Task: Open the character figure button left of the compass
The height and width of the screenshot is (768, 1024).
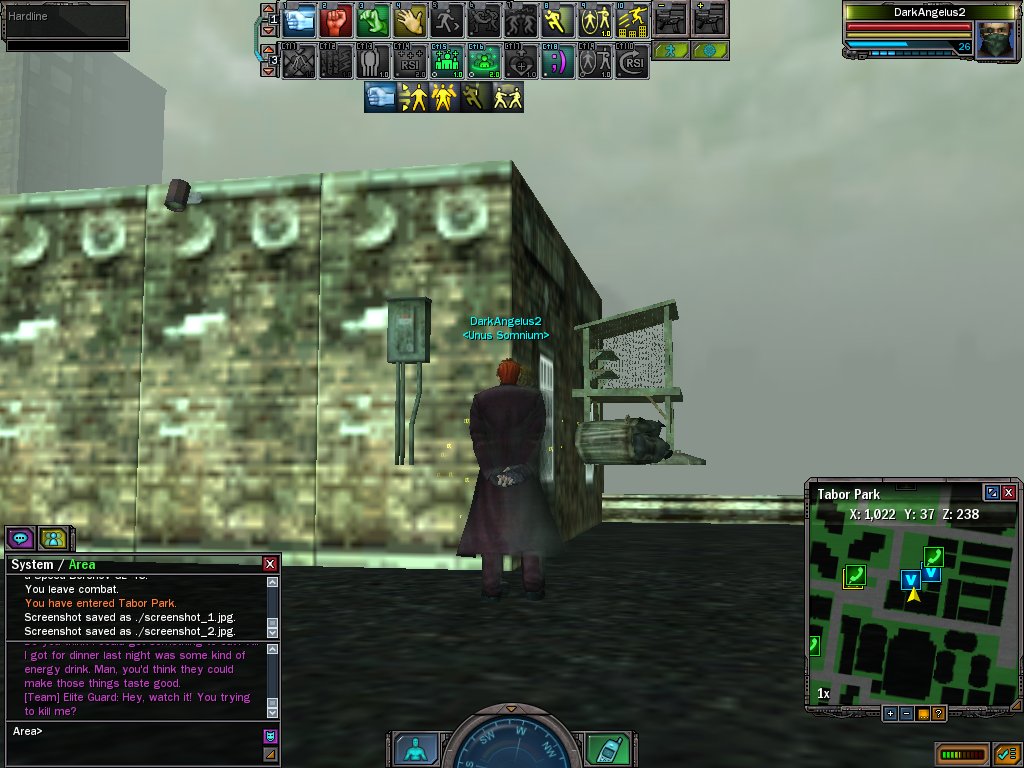Action: [x=412, y=748]
